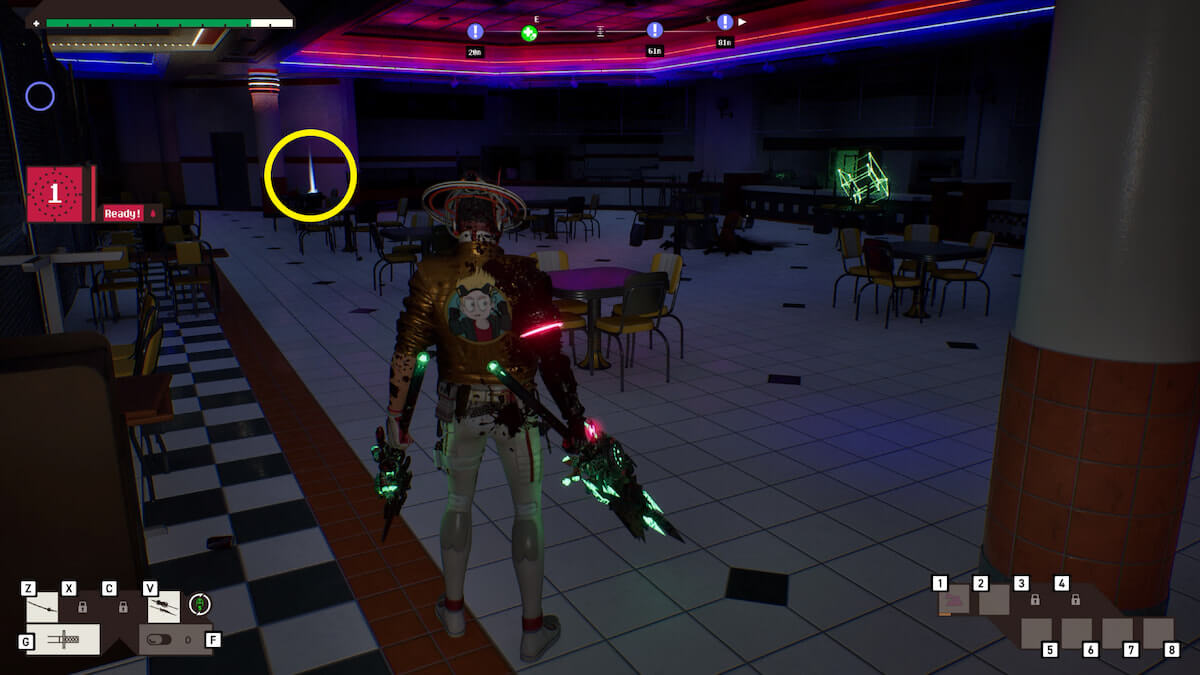Click the 61m compass objective marker
Viewport: 1200px width, 675px height.
point(655,31)
